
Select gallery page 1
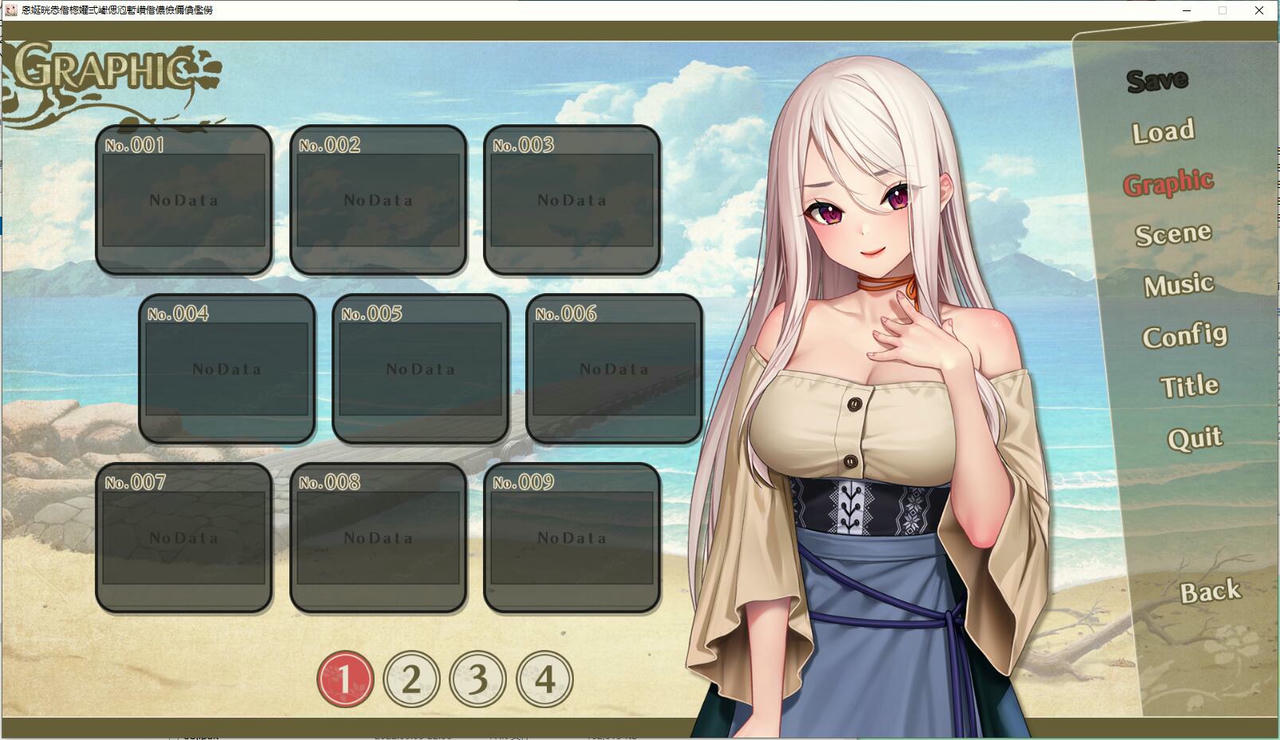[345, 680]
